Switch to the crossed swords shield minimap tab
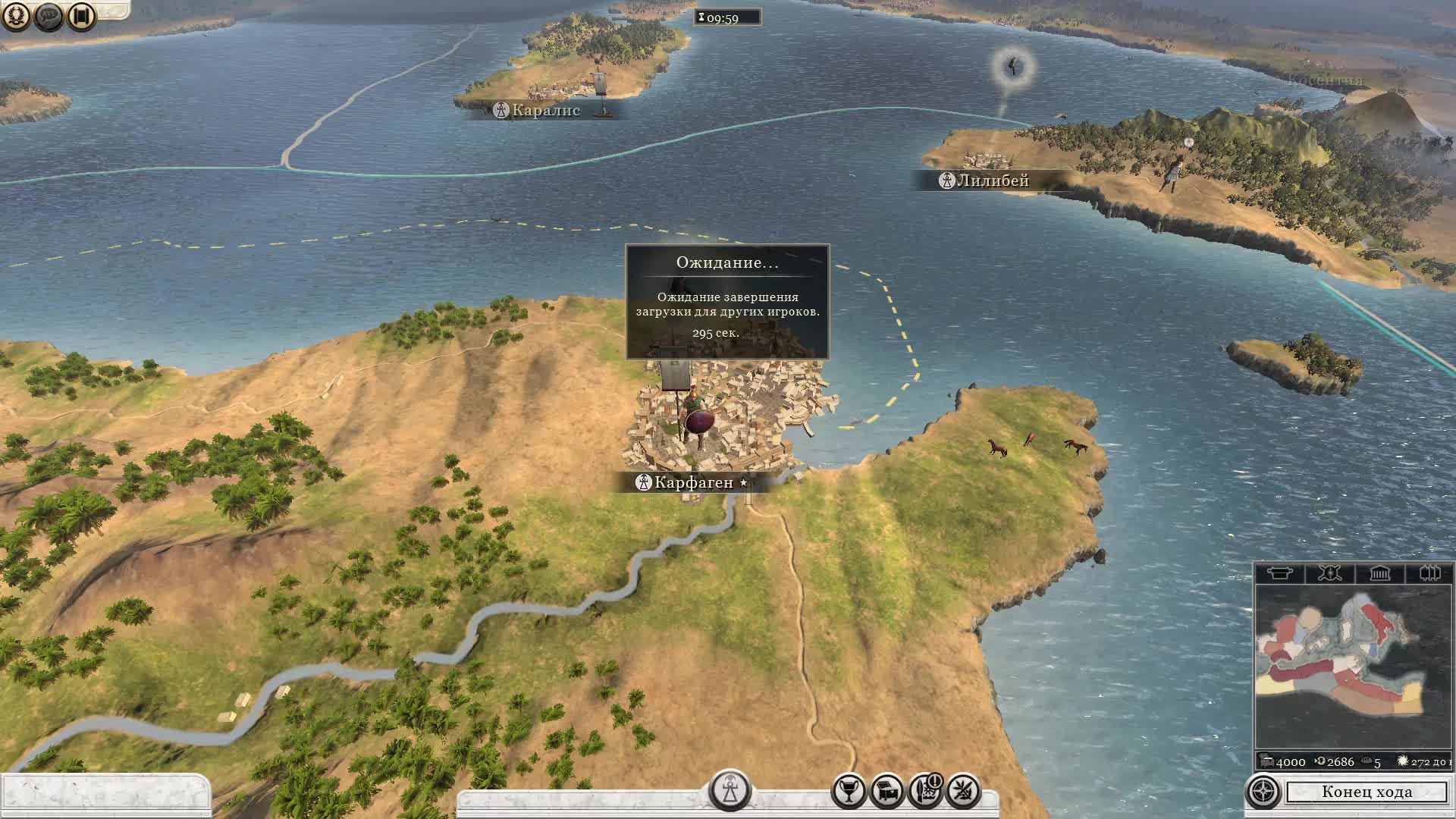 click(1329, 573)
